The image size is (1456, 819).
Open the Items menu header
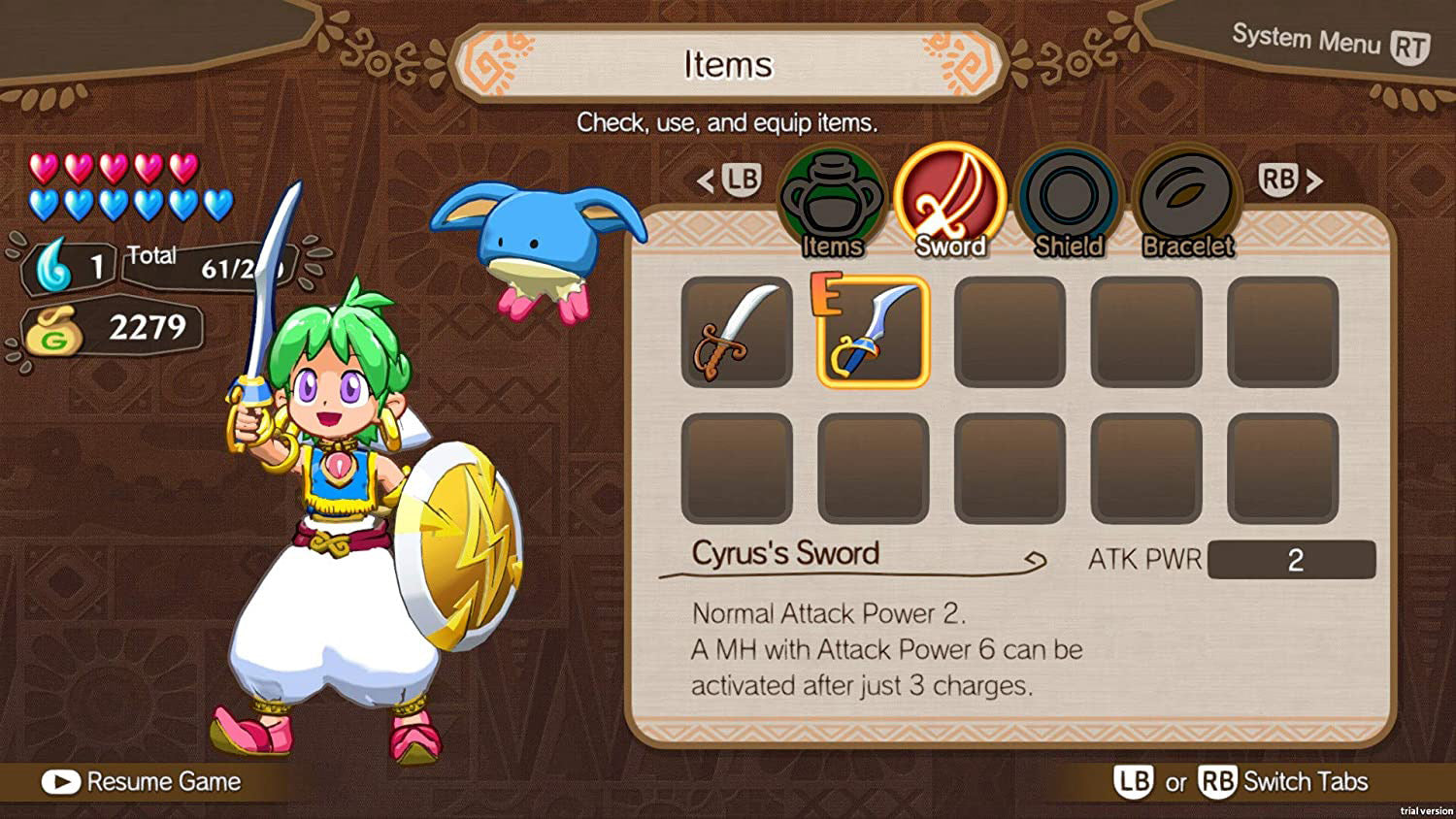coord(728,65)
